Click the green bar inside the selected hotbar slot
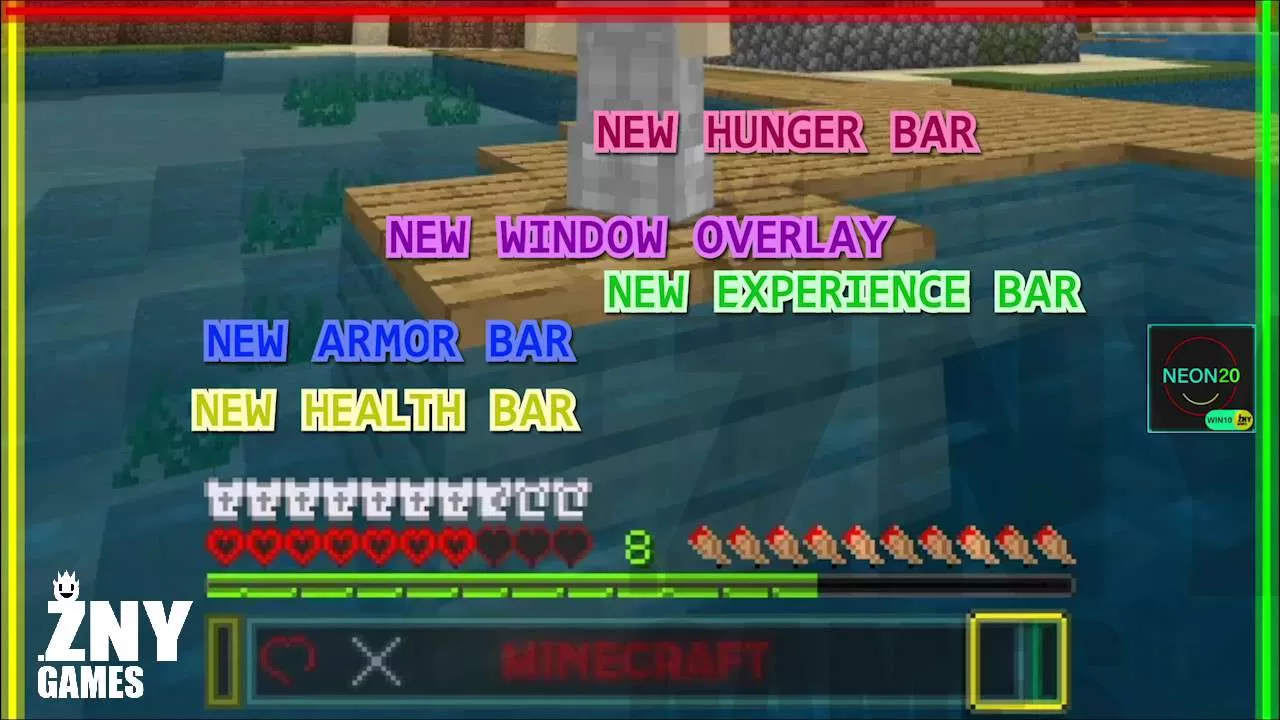The height and width of the screenshot is (720, 1280). (1040, 658)
